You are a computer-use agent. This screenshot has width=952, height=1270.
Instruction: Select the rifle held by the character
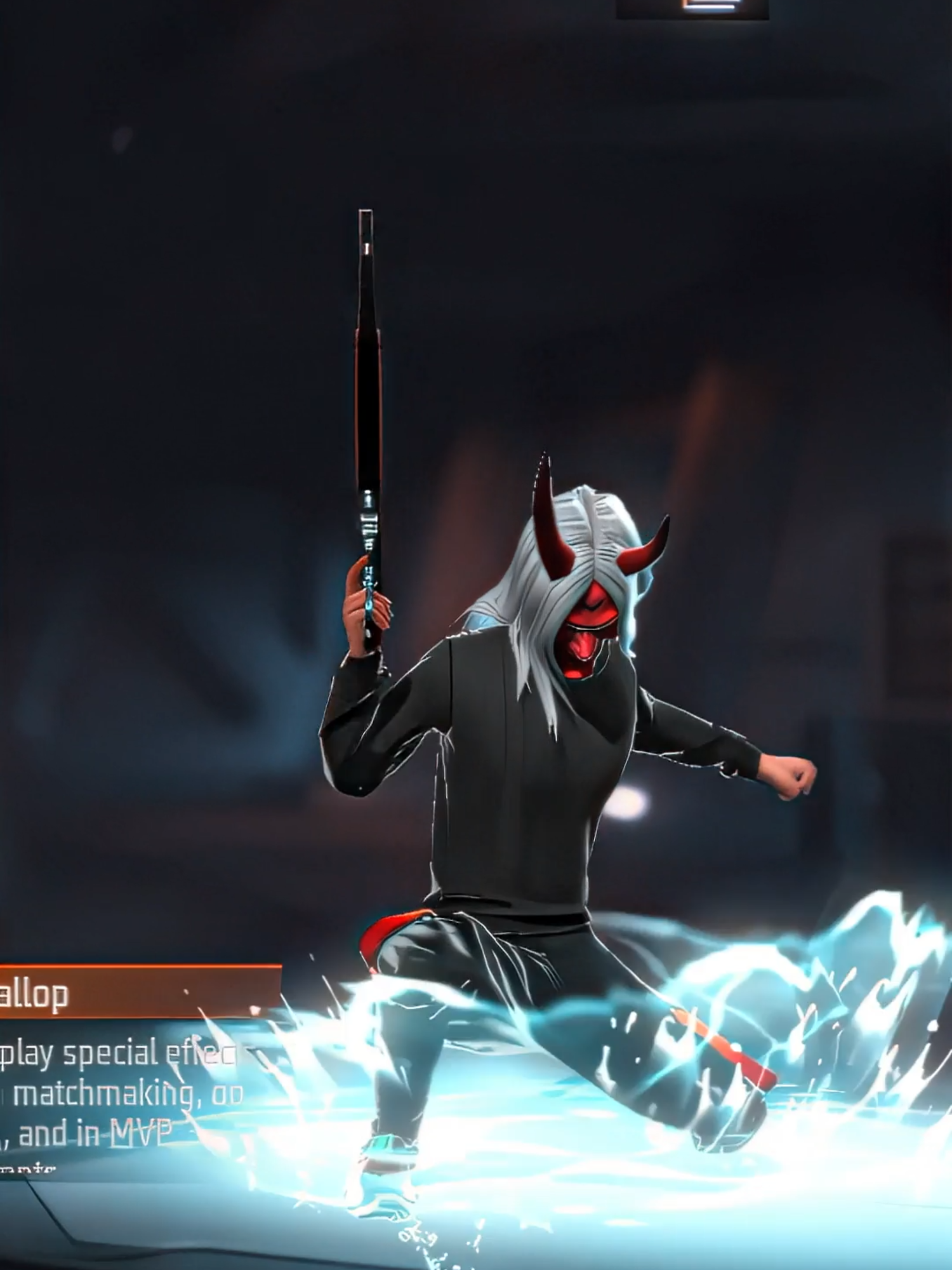[x=367, y=413]
